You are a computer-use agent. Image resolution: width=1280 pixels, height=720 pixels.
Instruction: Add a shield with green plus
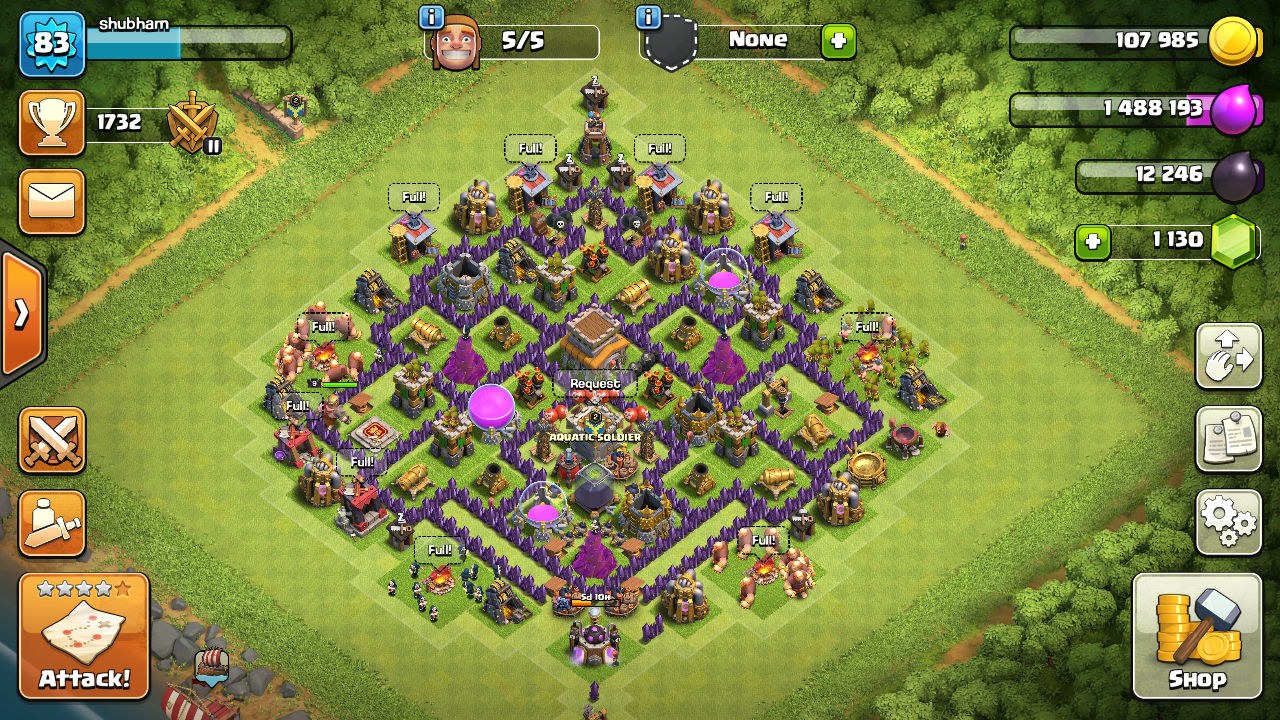click(838, 41)
